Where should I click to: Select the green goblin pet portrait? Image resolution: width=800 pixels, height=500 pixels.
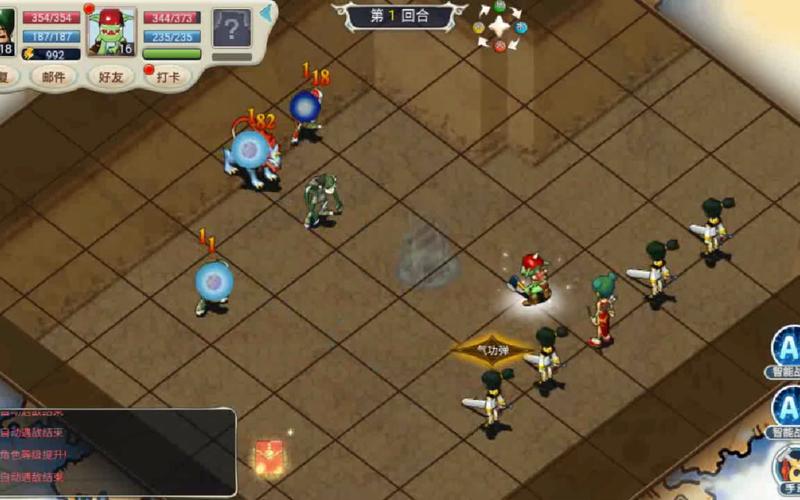pyautogui.click(x=112, y=31)
